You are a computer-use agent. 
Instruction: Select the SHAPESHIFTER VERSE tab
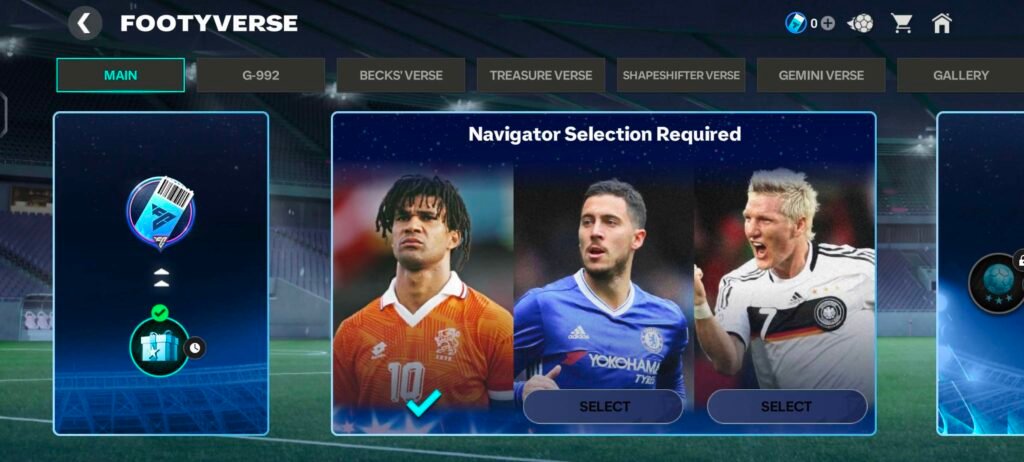681,75
